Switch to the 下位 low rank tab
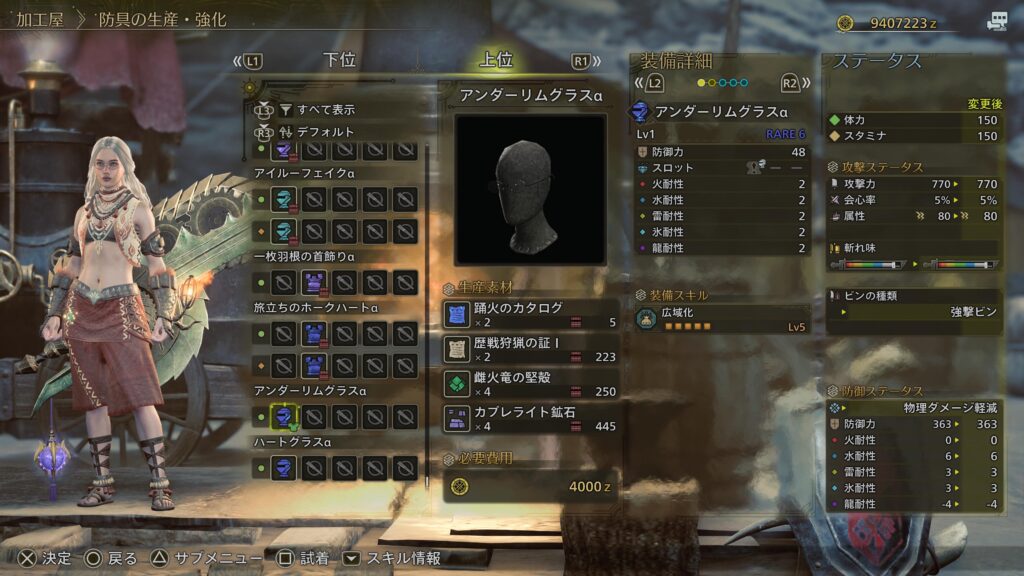The height and width of the screenshot is (576, 1024). (x=340, y=60)
